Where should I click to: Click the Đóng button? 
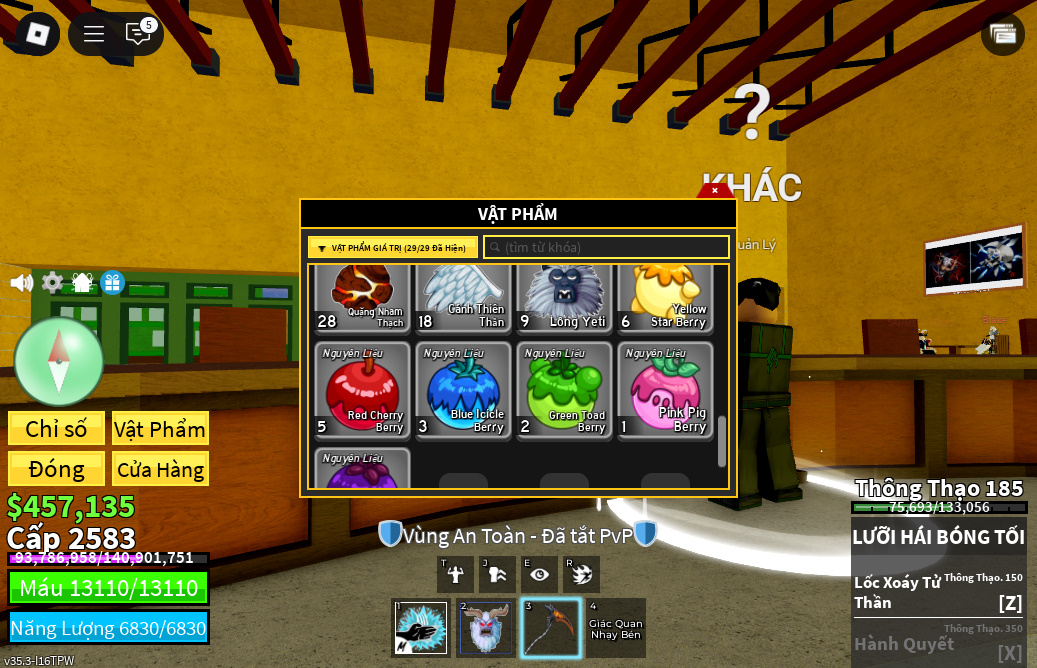56,469
